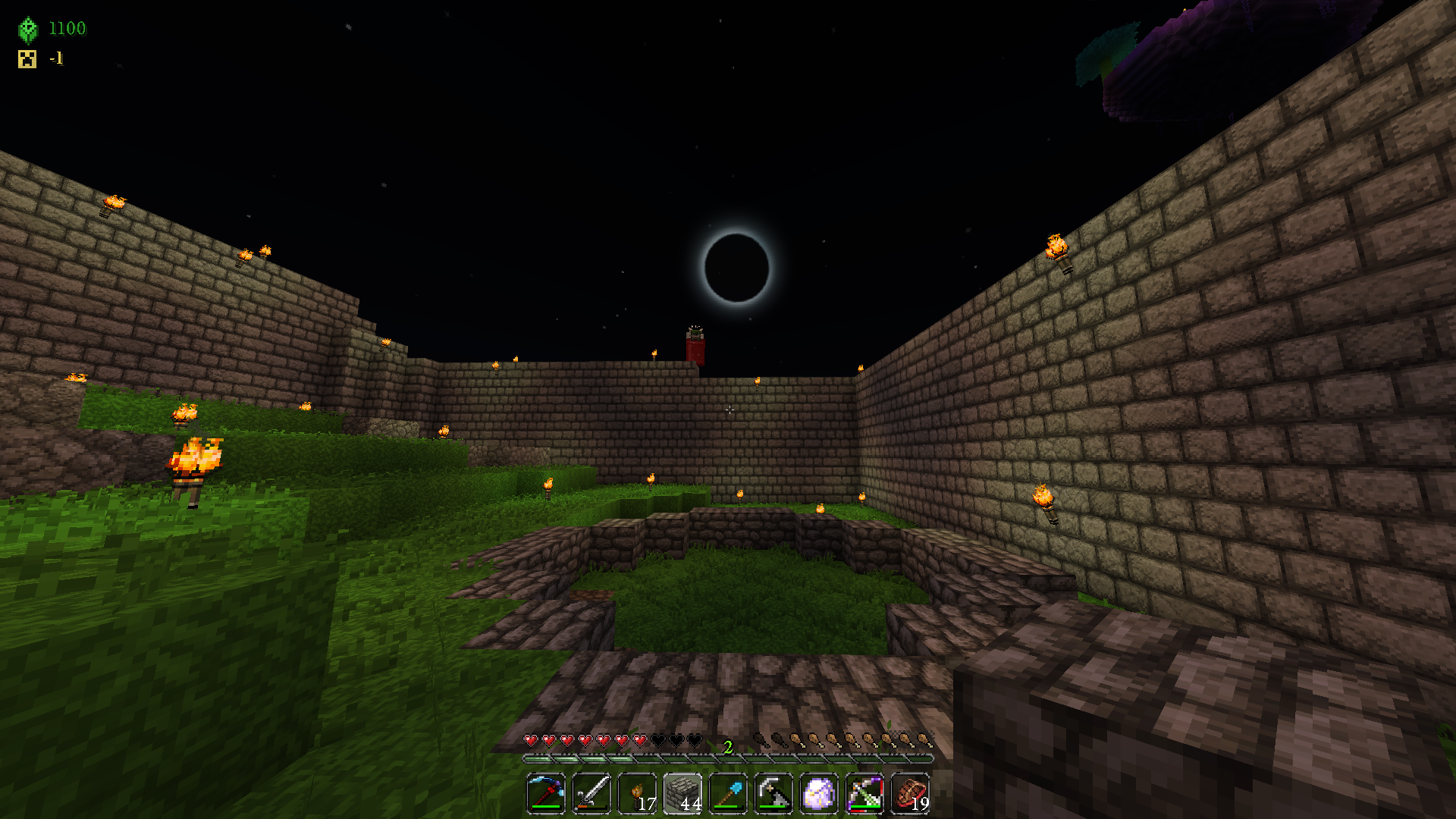Select the white pouch item slot

(819, 794)
